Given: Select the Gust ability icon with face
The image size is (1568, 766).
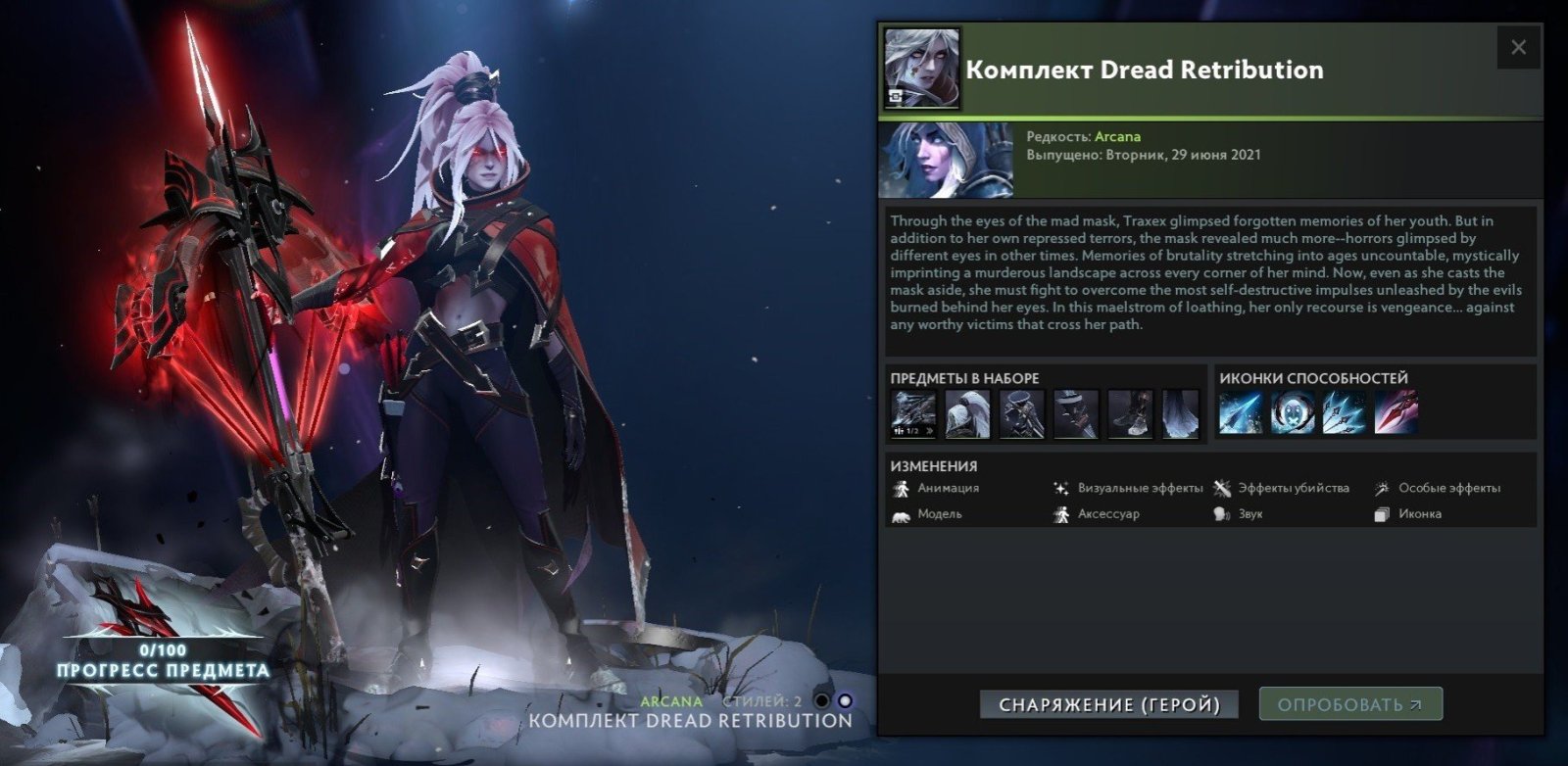Looking at the screenshot, I should pyautogui.click(x=1292, y=413).
